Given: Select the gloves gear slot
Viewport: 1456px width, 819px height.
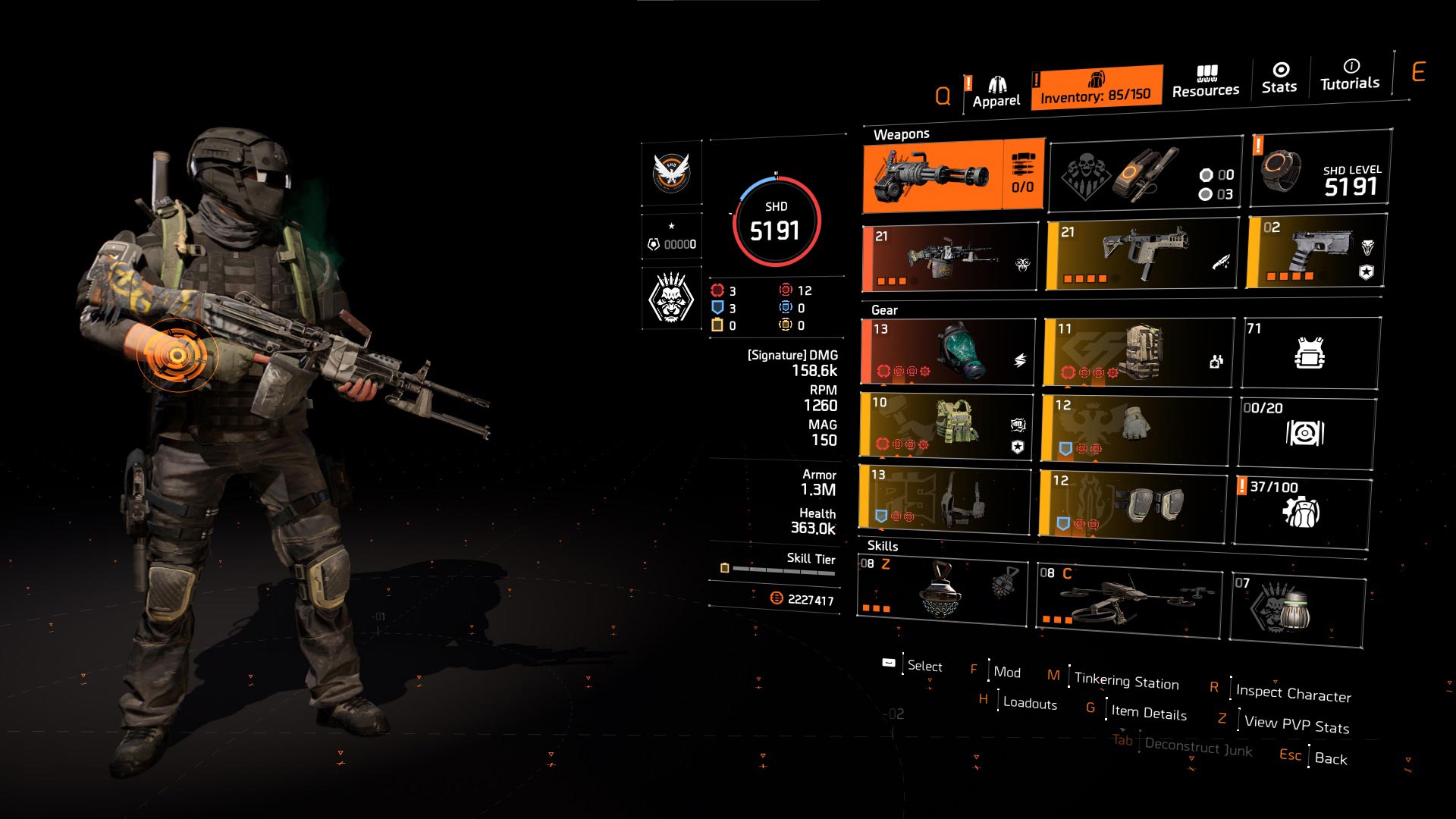Looking at the screenshot, I should (x=1135, y=428).
